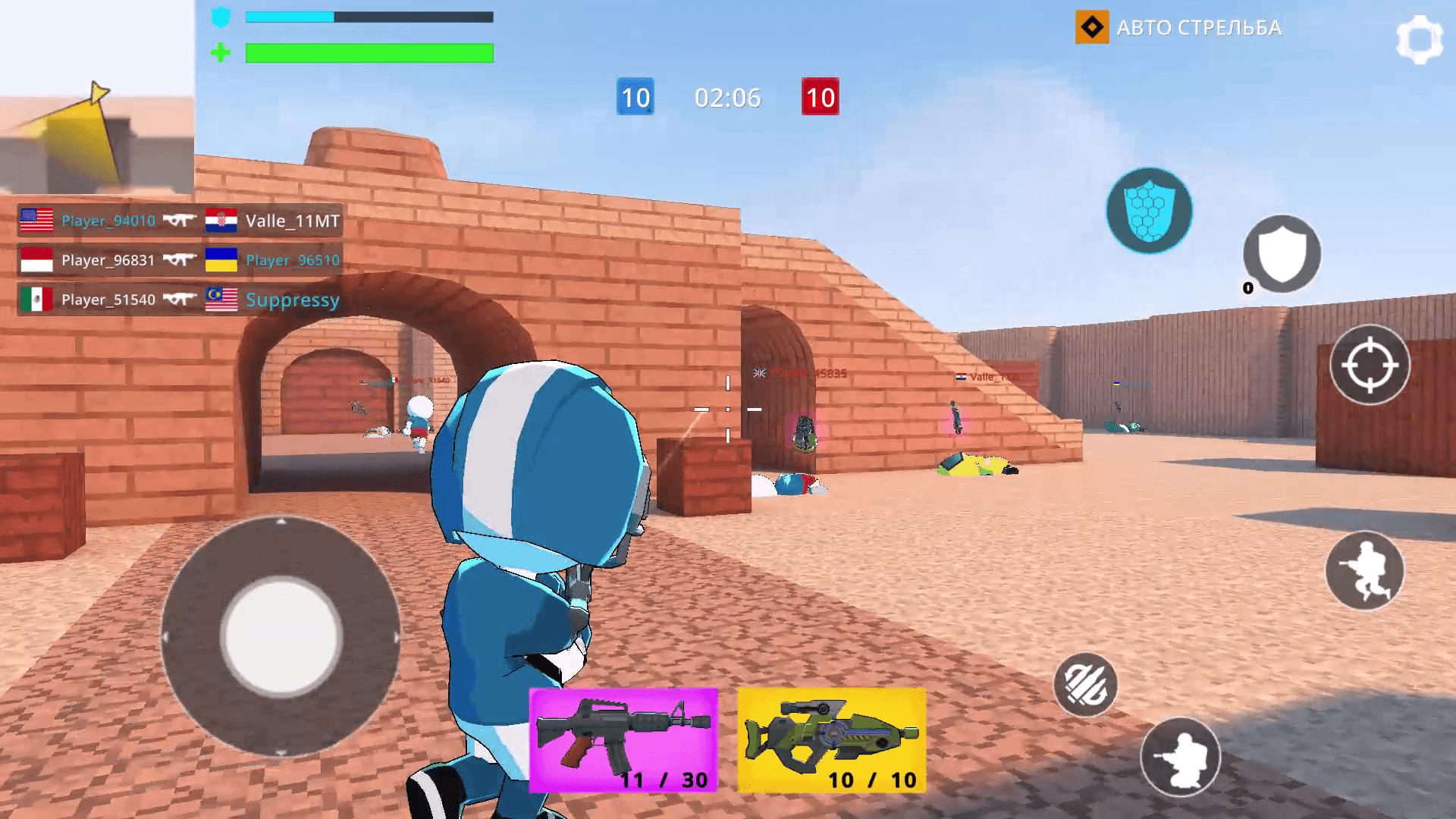Expand the blue team score panel
Screen dimensions: 1456x819
click(x=635, y=98)
